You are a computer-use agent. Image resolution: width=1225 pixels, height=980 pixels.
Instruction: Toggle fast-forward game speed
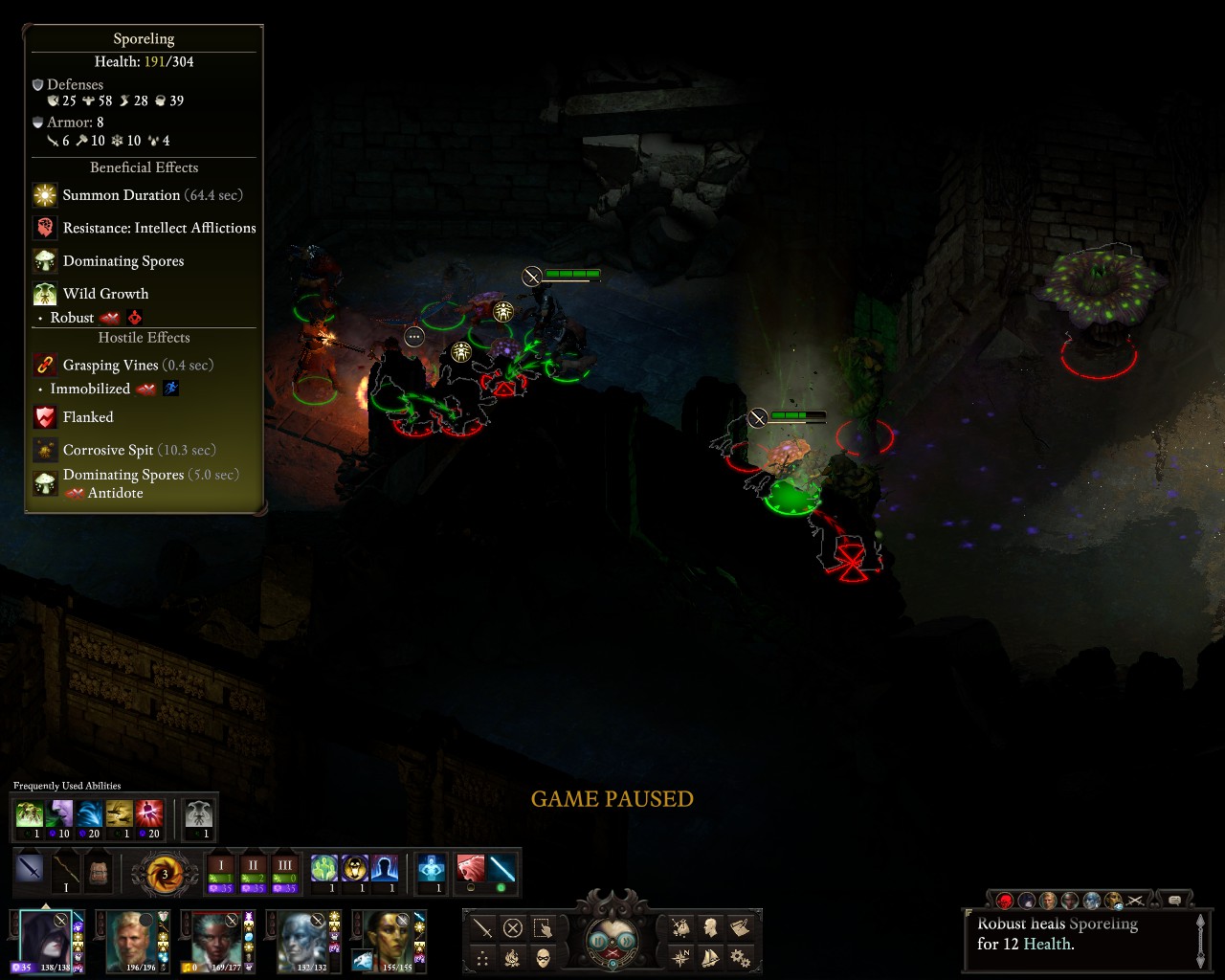tap(626, 940)
